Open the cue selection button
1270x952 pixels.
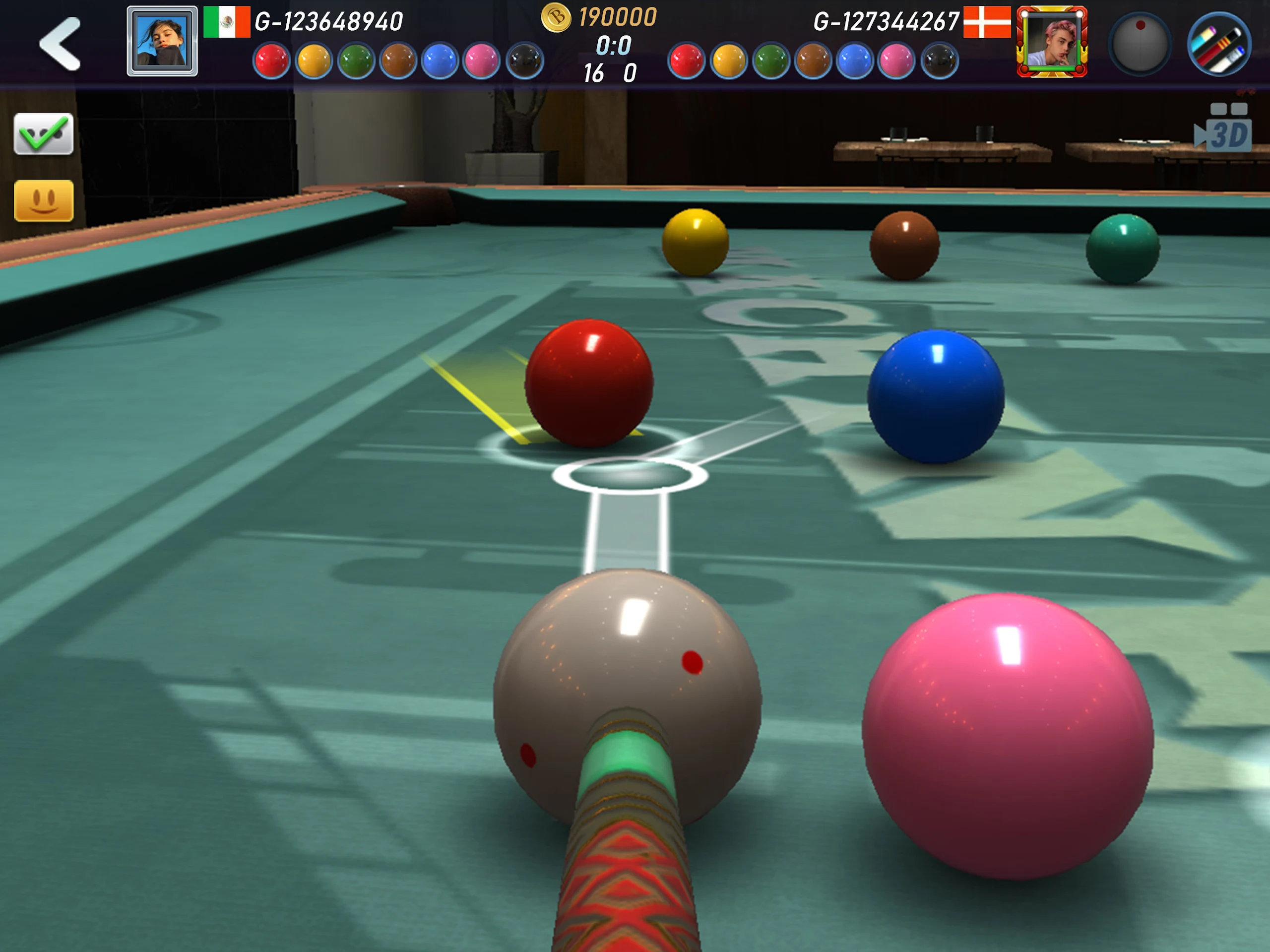[1218, 44]
